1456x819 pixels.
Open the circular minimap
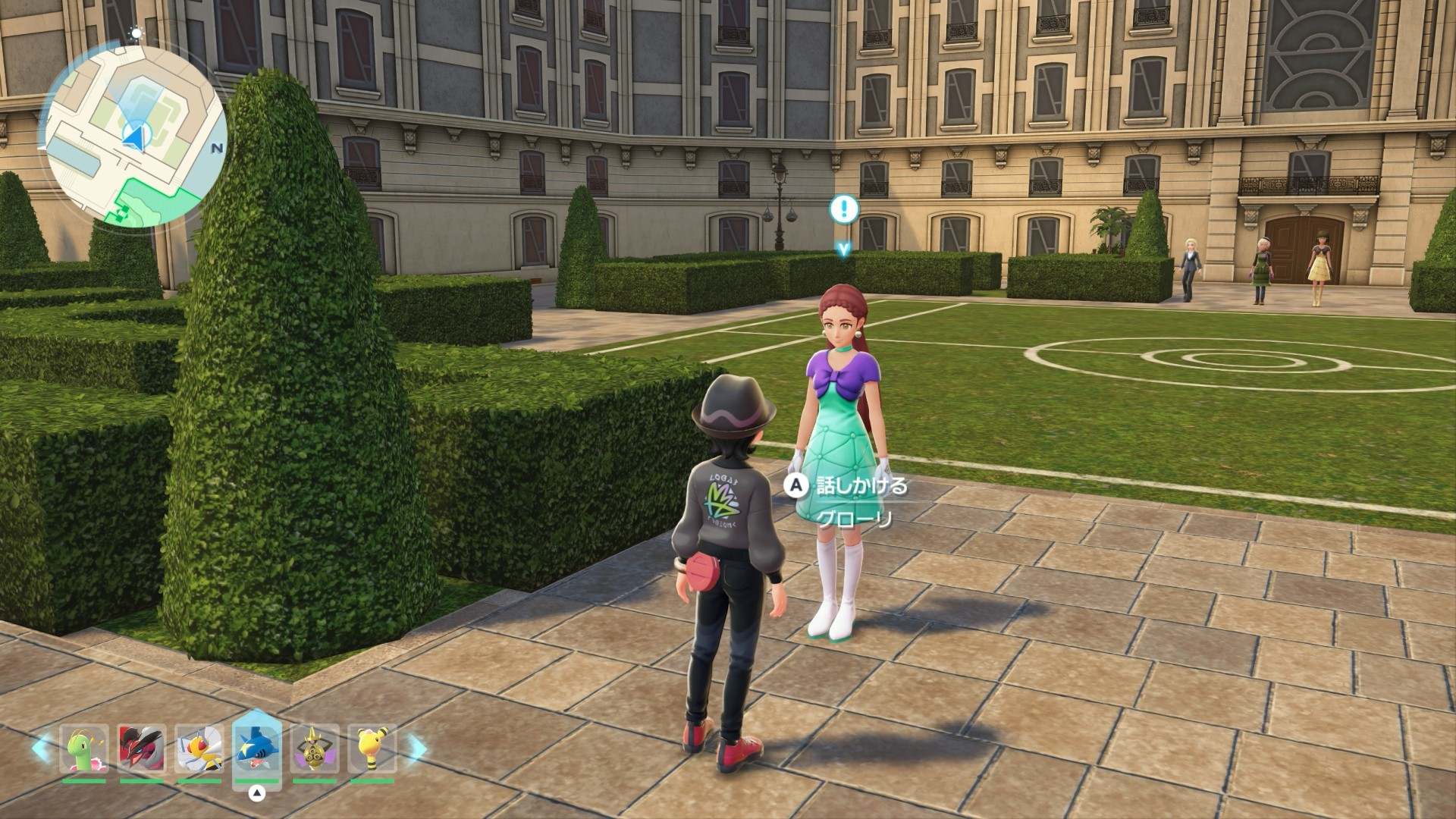(134, 136)
